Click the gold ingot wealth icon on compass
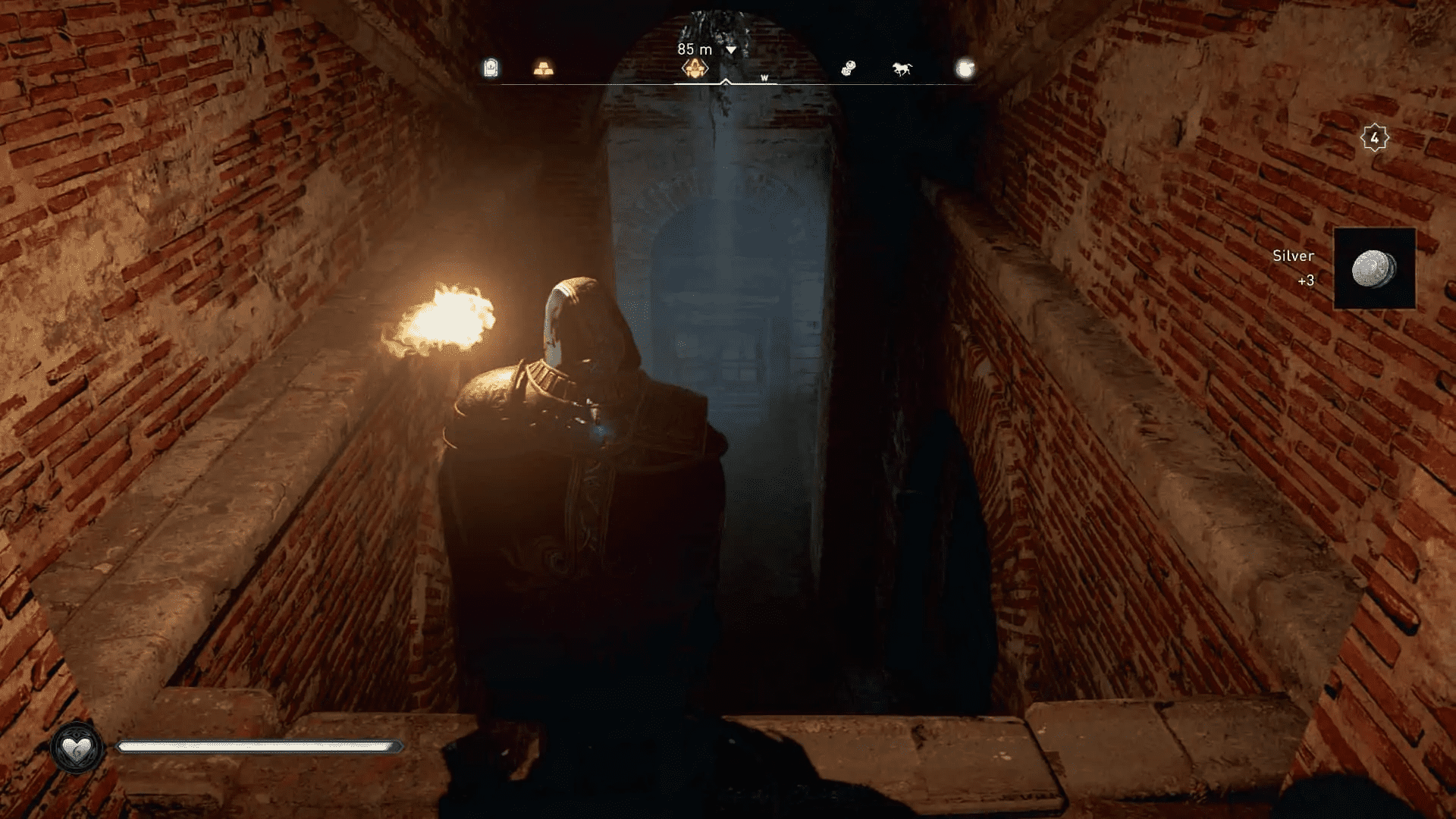The image size is (1456, 819). (541, 70)
